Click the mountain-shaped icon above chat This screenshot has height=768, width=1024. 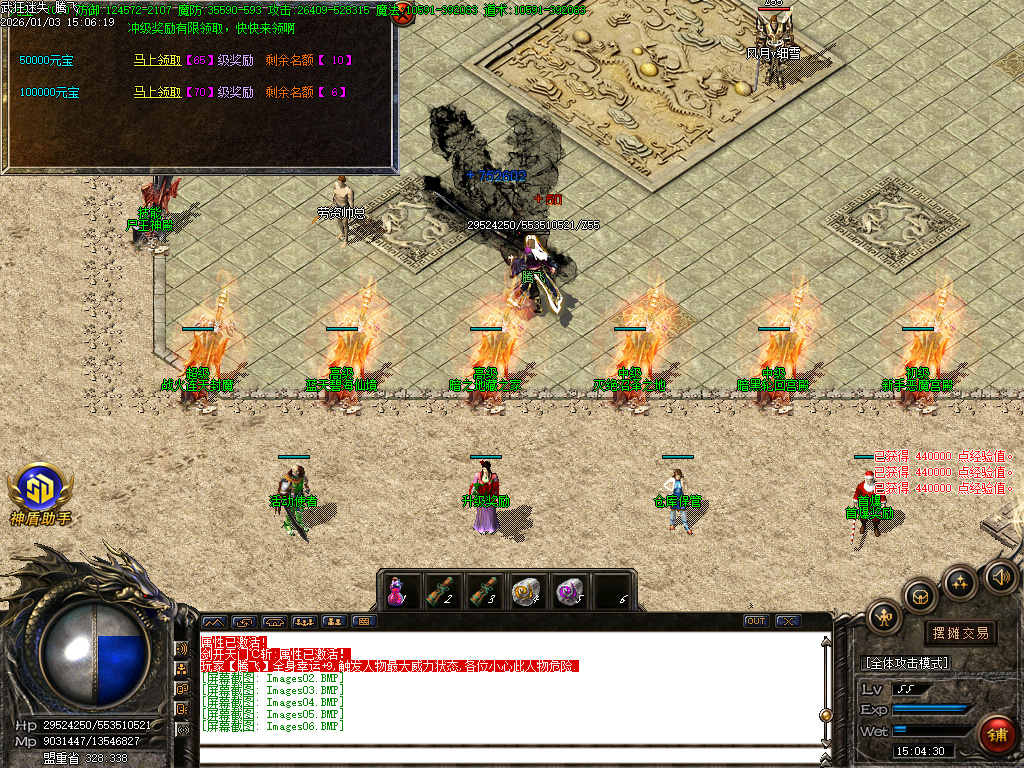pyautogui.click(x=215, y=621)
